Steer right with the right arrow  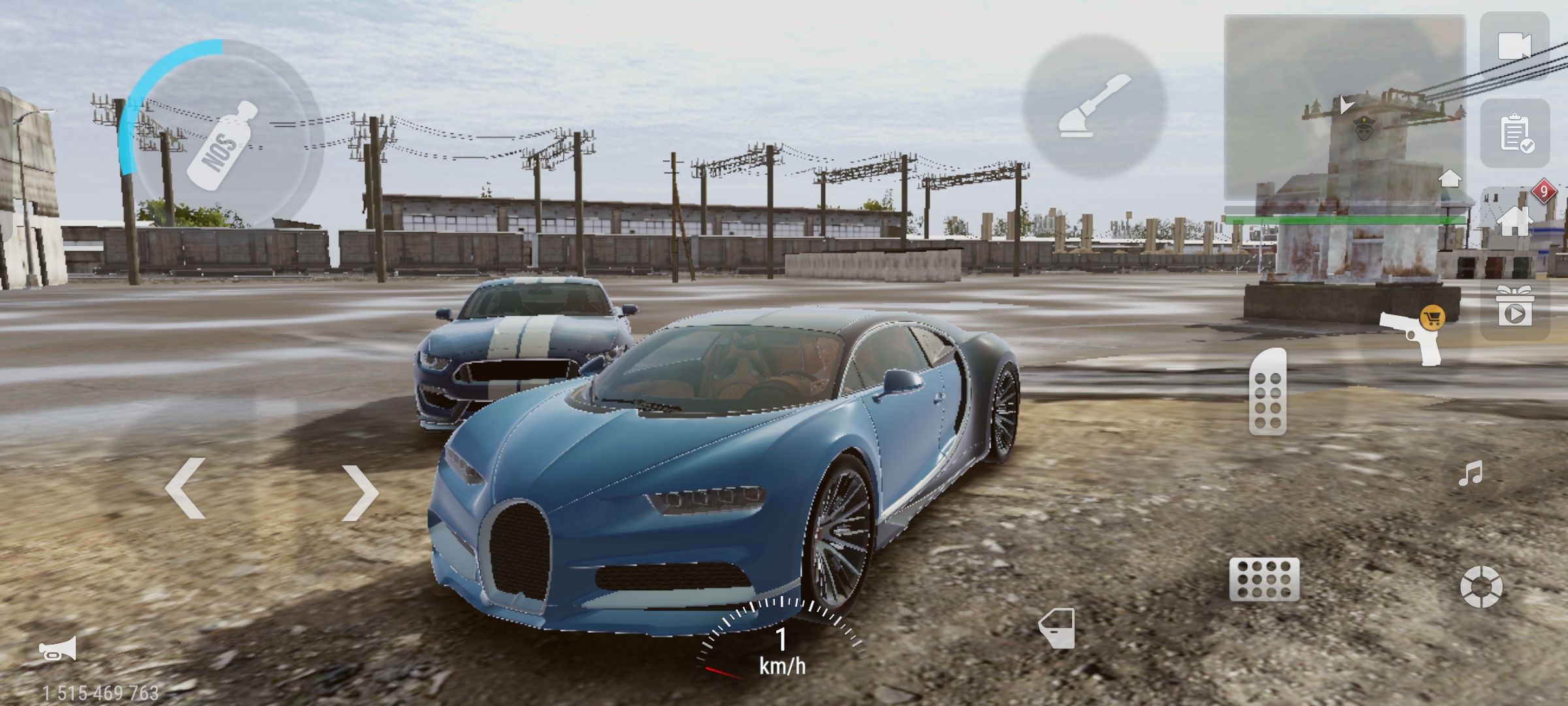click(x=360, y=493)
